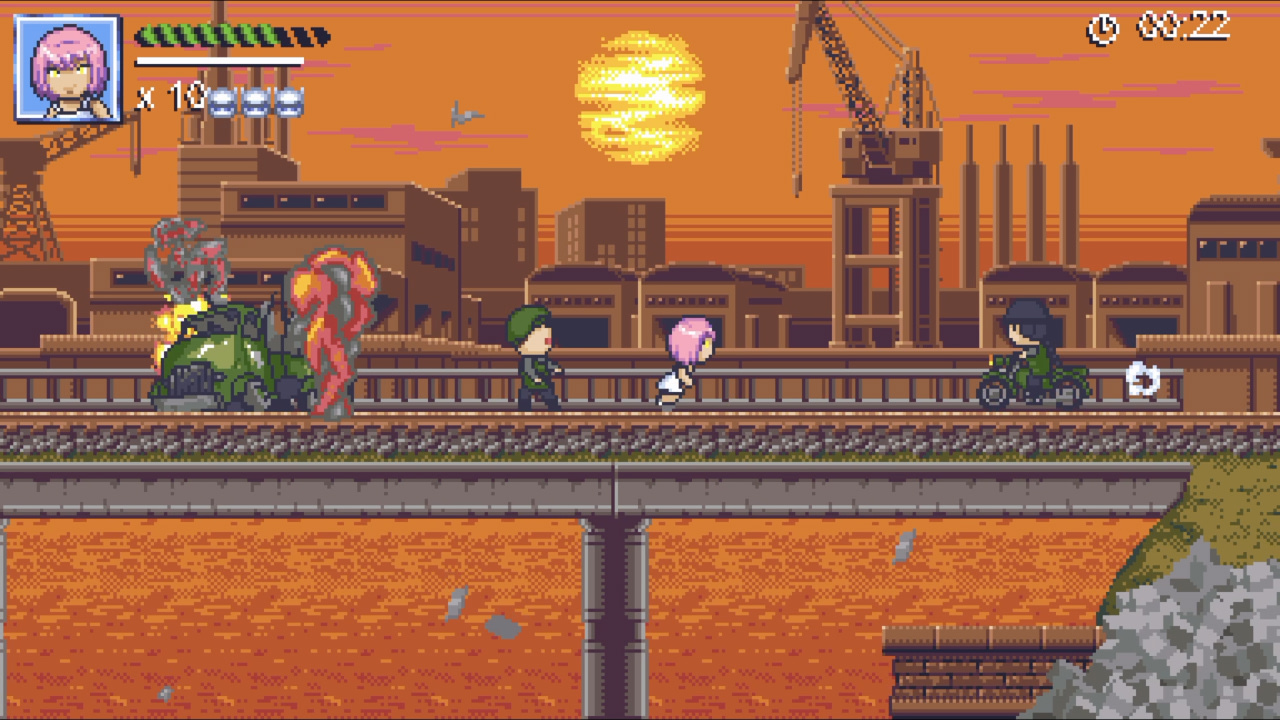Click the pink-haired character portrait icon
The height and width of the screenshot is (720, 1280).
64,66
